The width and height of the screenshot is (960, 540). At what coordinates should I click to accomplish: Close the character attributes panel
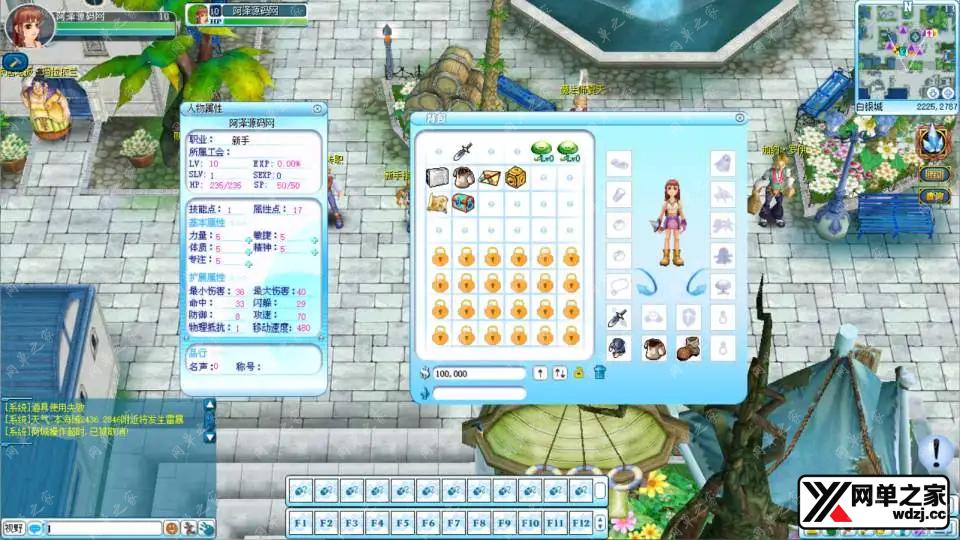point(318,109)
